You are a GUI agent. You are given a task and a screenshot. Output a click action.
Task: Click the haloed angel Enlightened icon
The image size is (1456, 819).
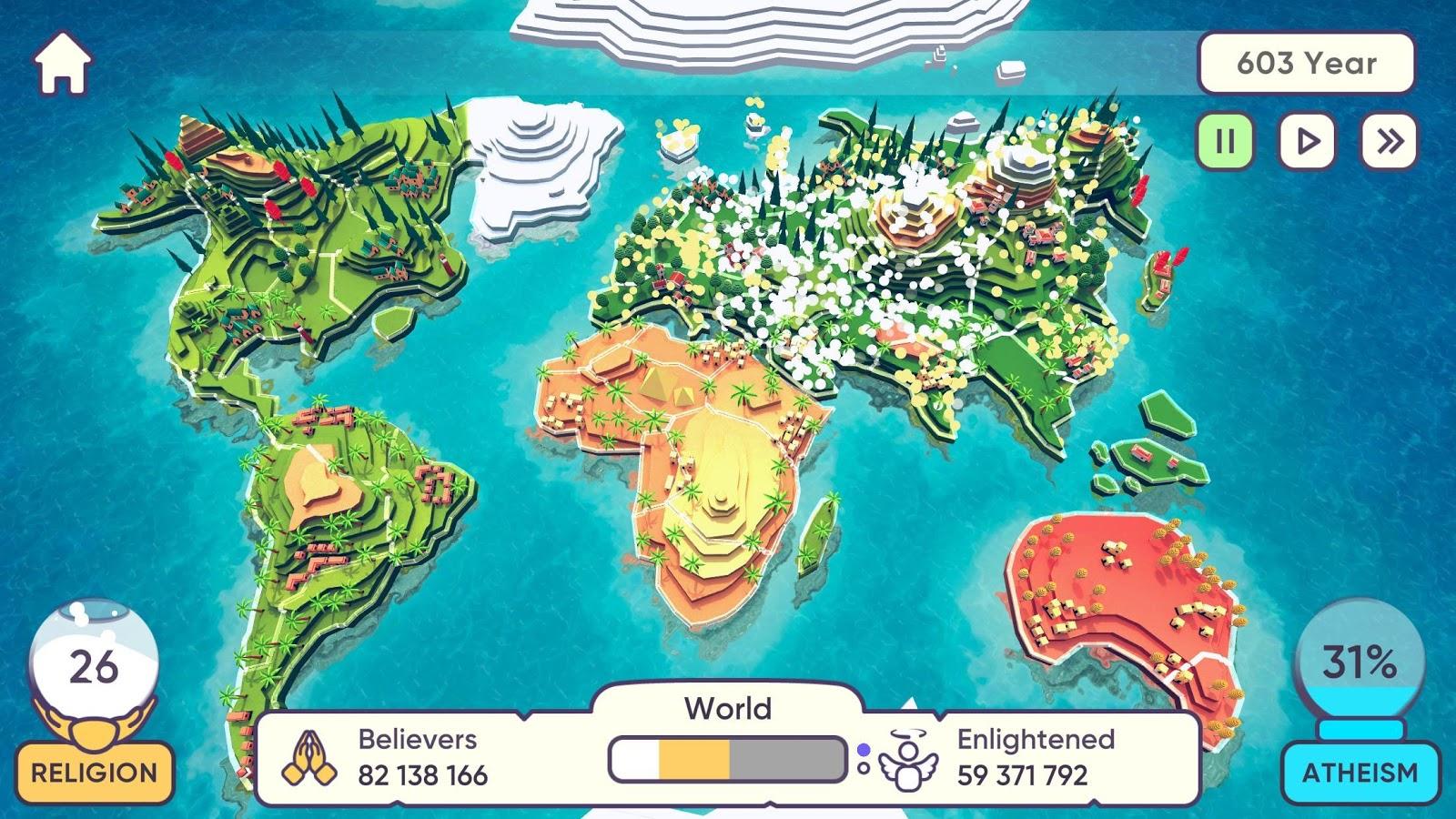pos(910,764)
